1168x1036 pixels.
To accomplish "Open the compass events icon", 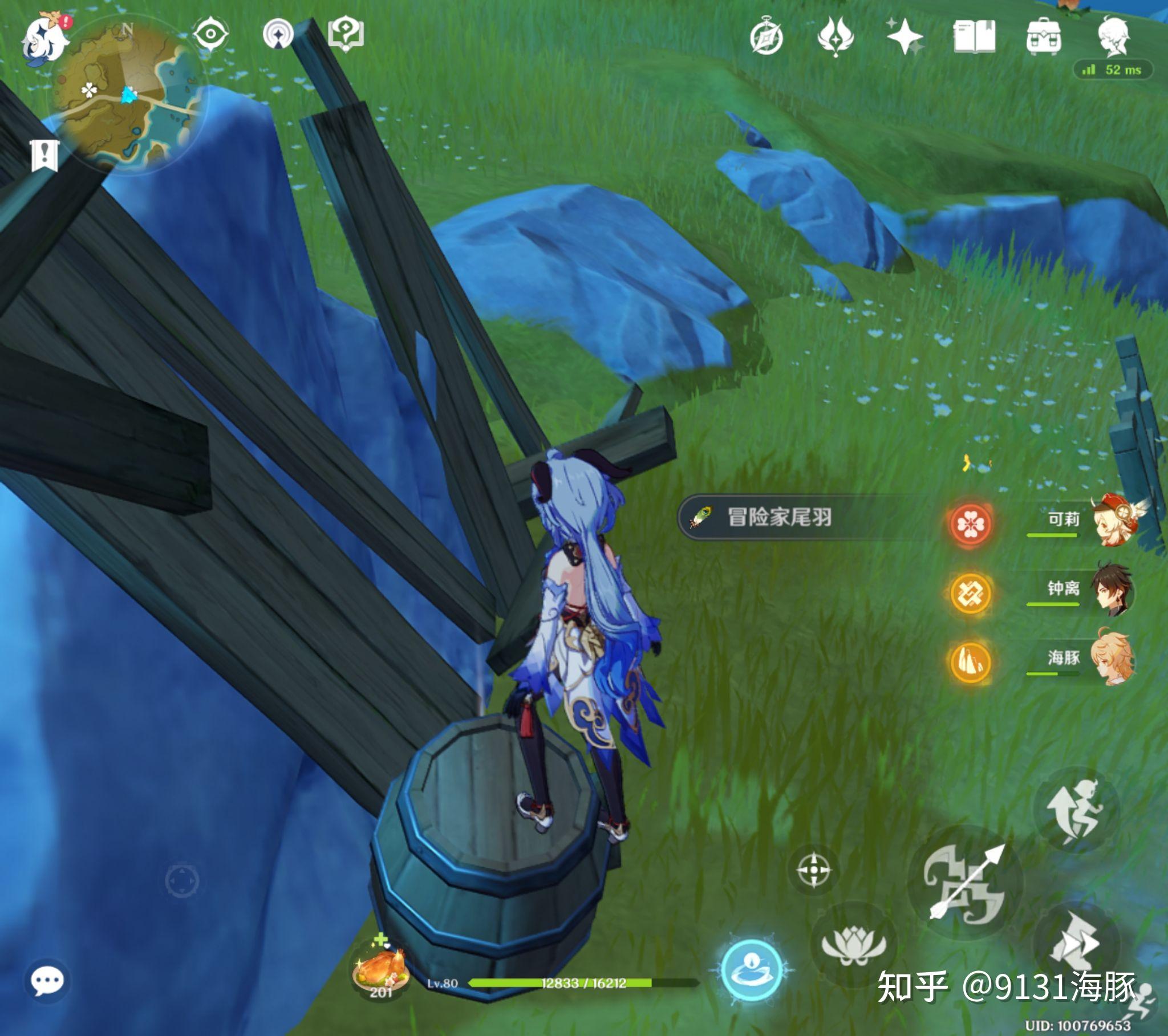I will coord(766,38).
